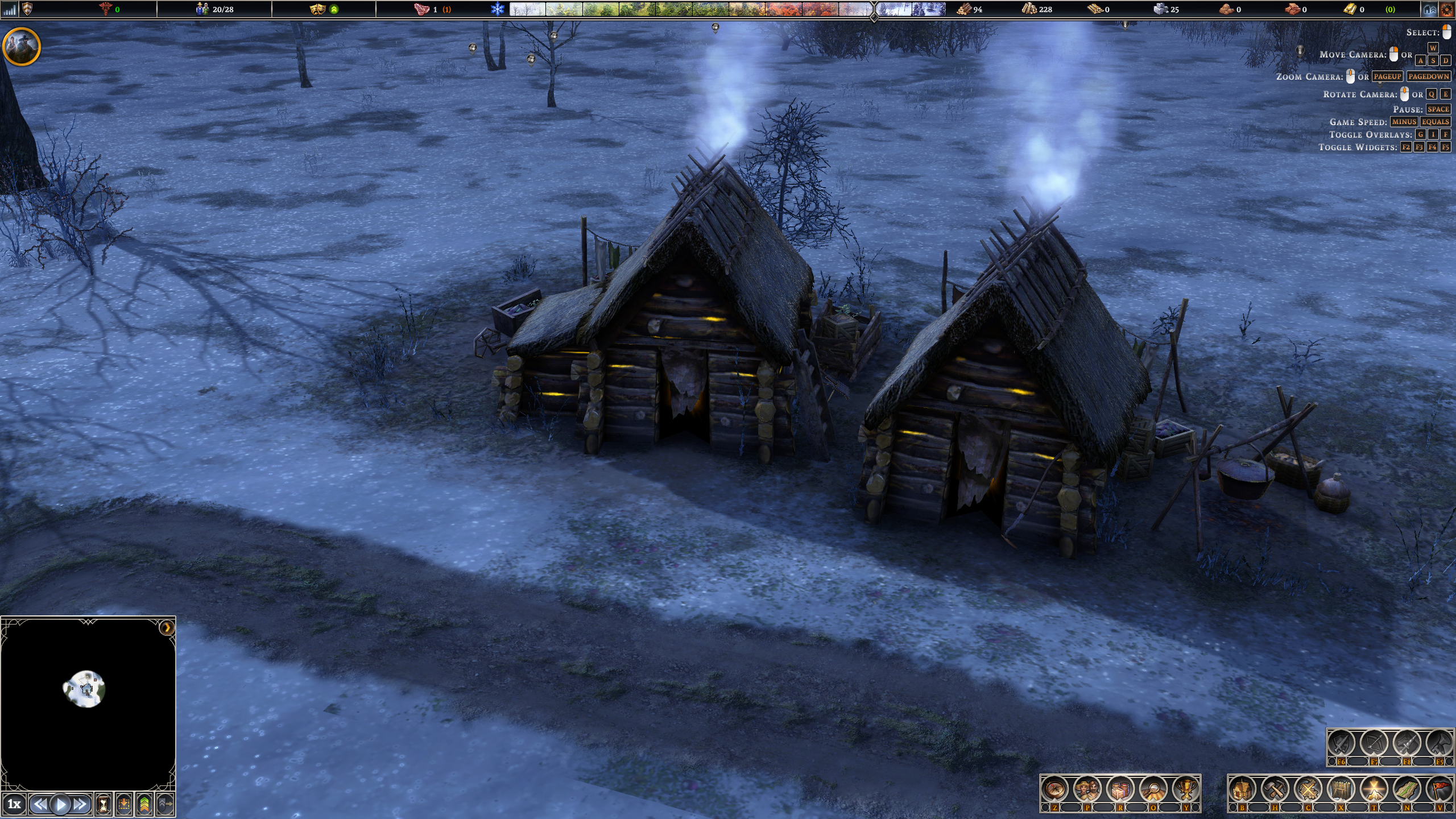Select the sword and shield unit group
Screen dimensions: 1456x819
[x=1341, y=743]
